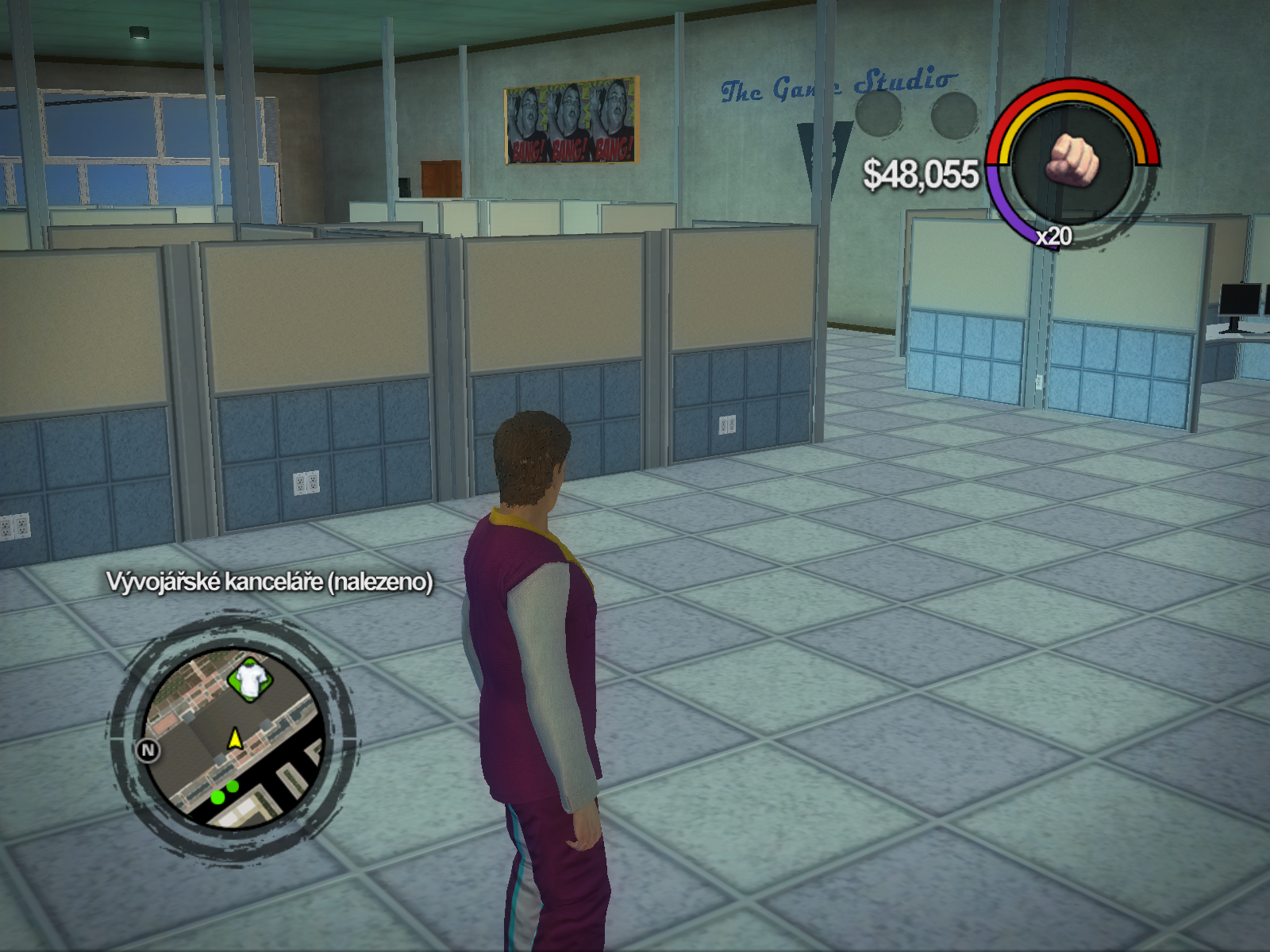1270x952 pixels.
Task: Open the circular minimap
Action: tap(234, 738)
